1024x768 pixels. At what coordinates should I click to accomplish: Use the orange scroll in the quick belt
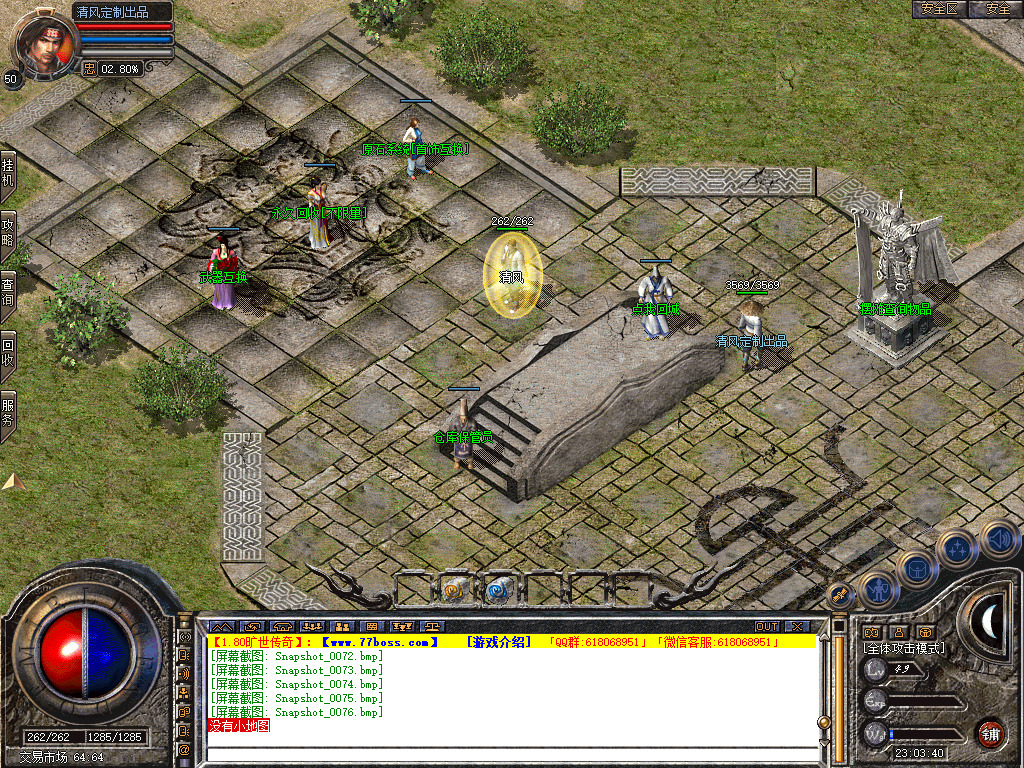[x=457, y=590]
